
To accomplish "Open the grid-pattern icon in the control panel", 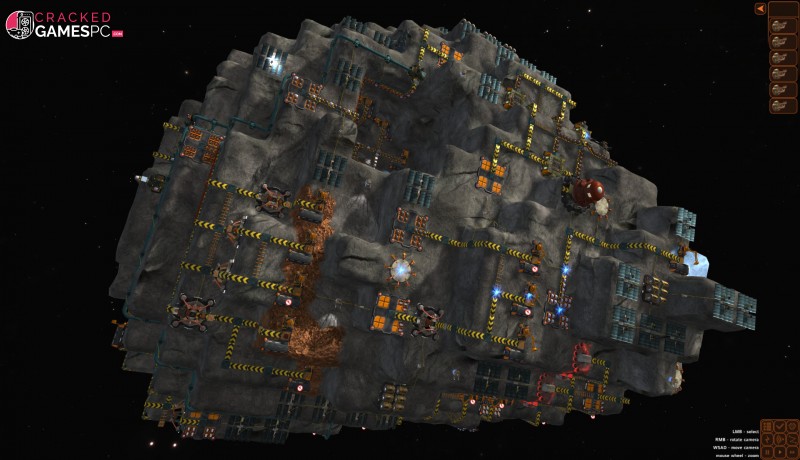I will pos(767,426).
